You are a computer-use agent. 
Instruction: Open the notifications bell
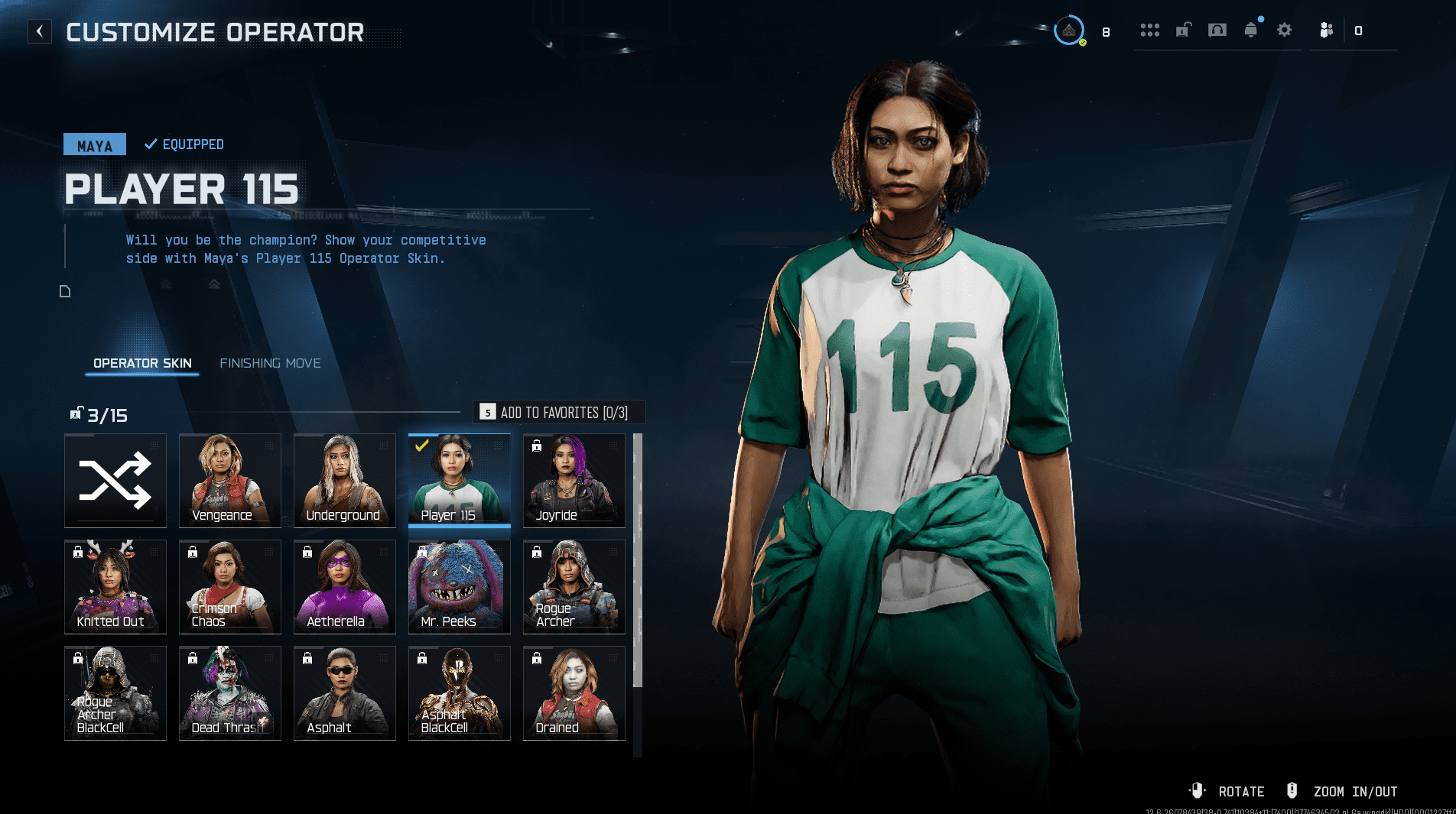pyautogui.click(x=1251, y=31)
